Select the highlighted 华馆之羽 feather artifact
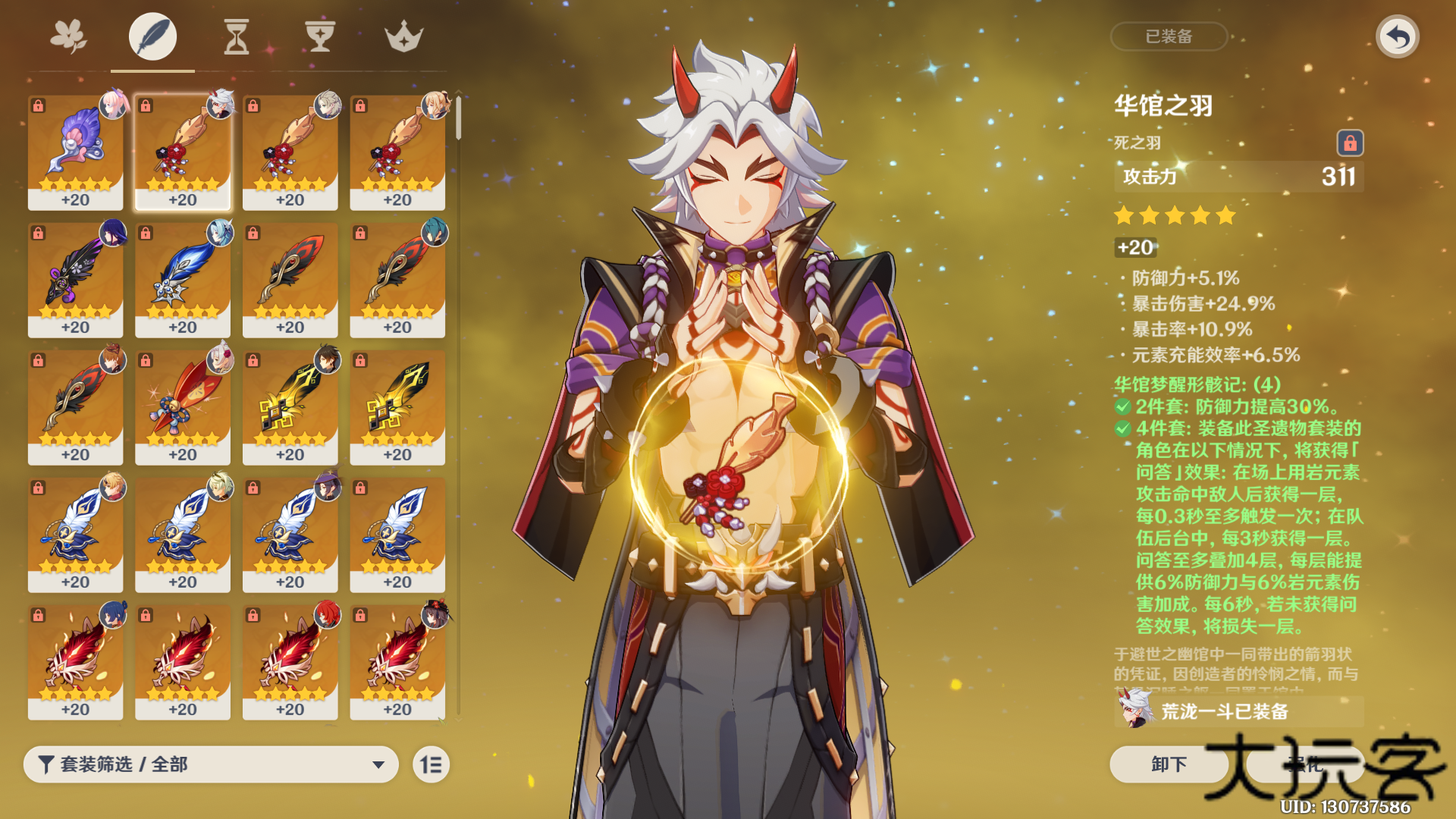The height and width of the screenshot is (819, 1456). click(182, 152)
